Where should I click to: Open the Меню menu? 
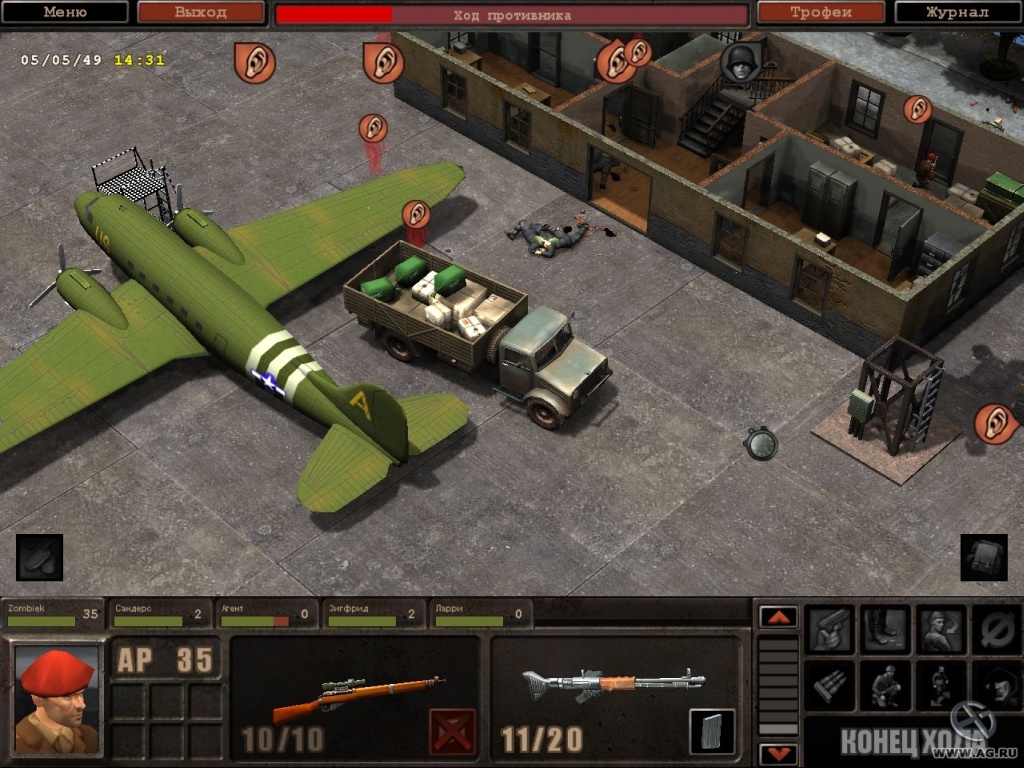click(65, 13)
